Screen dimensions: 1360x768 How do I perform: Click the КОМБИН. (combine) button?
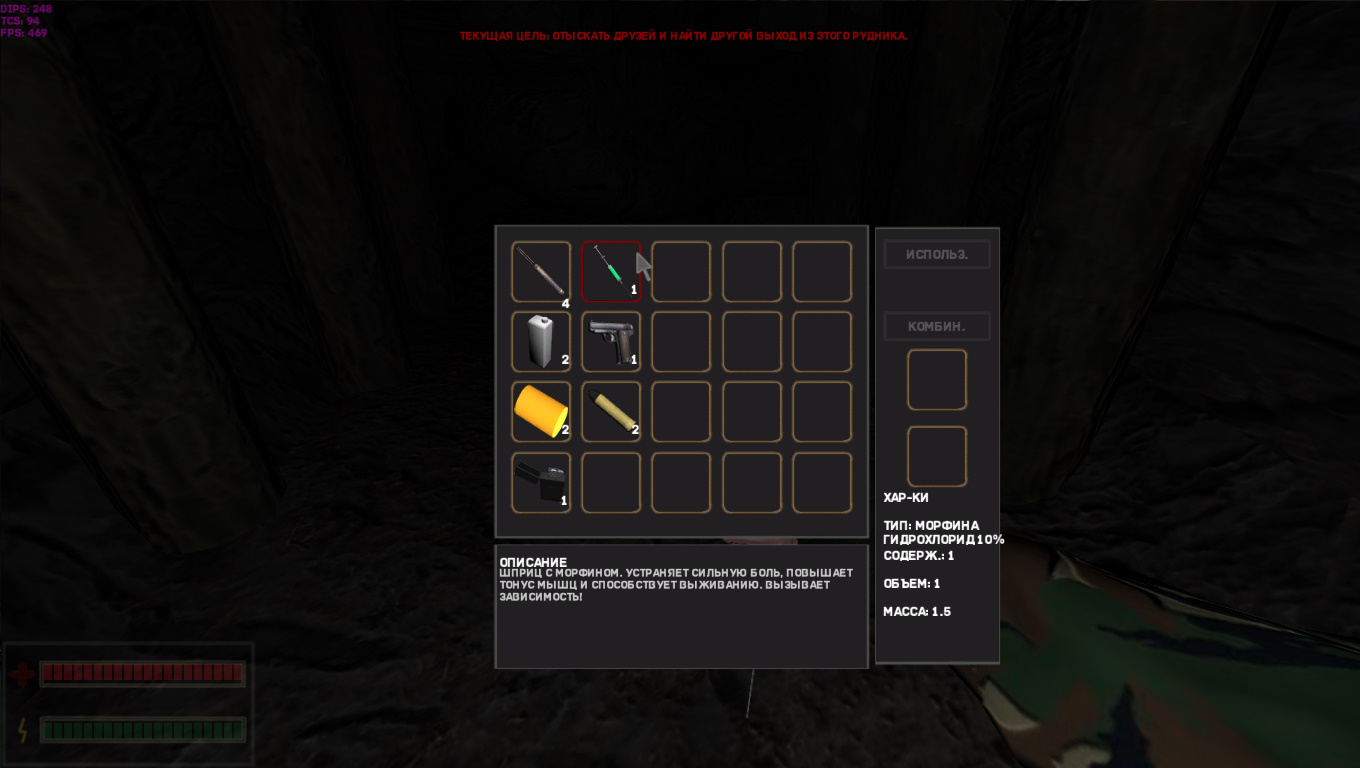click(937, 326)
